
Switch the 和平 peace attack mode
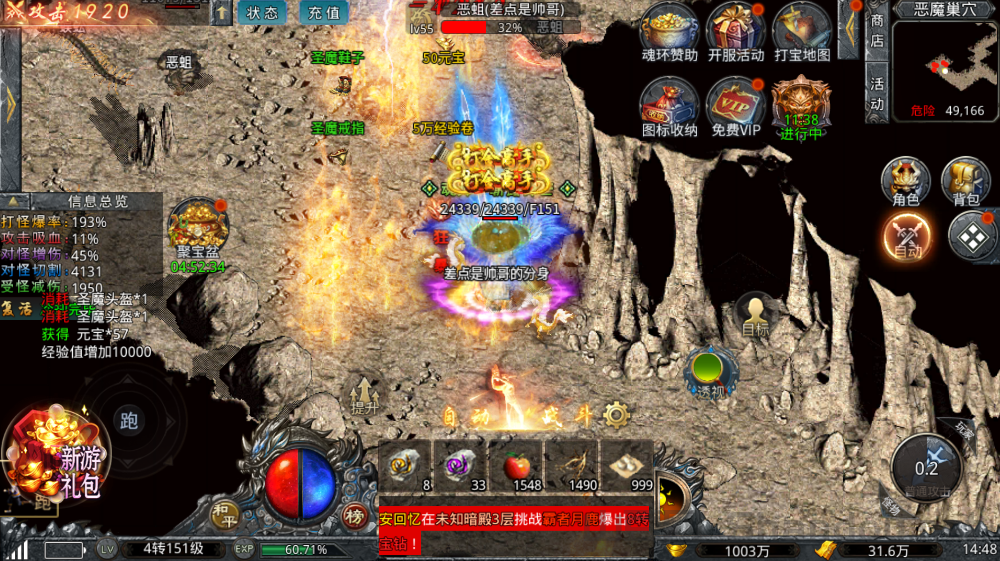coord(224,514)
